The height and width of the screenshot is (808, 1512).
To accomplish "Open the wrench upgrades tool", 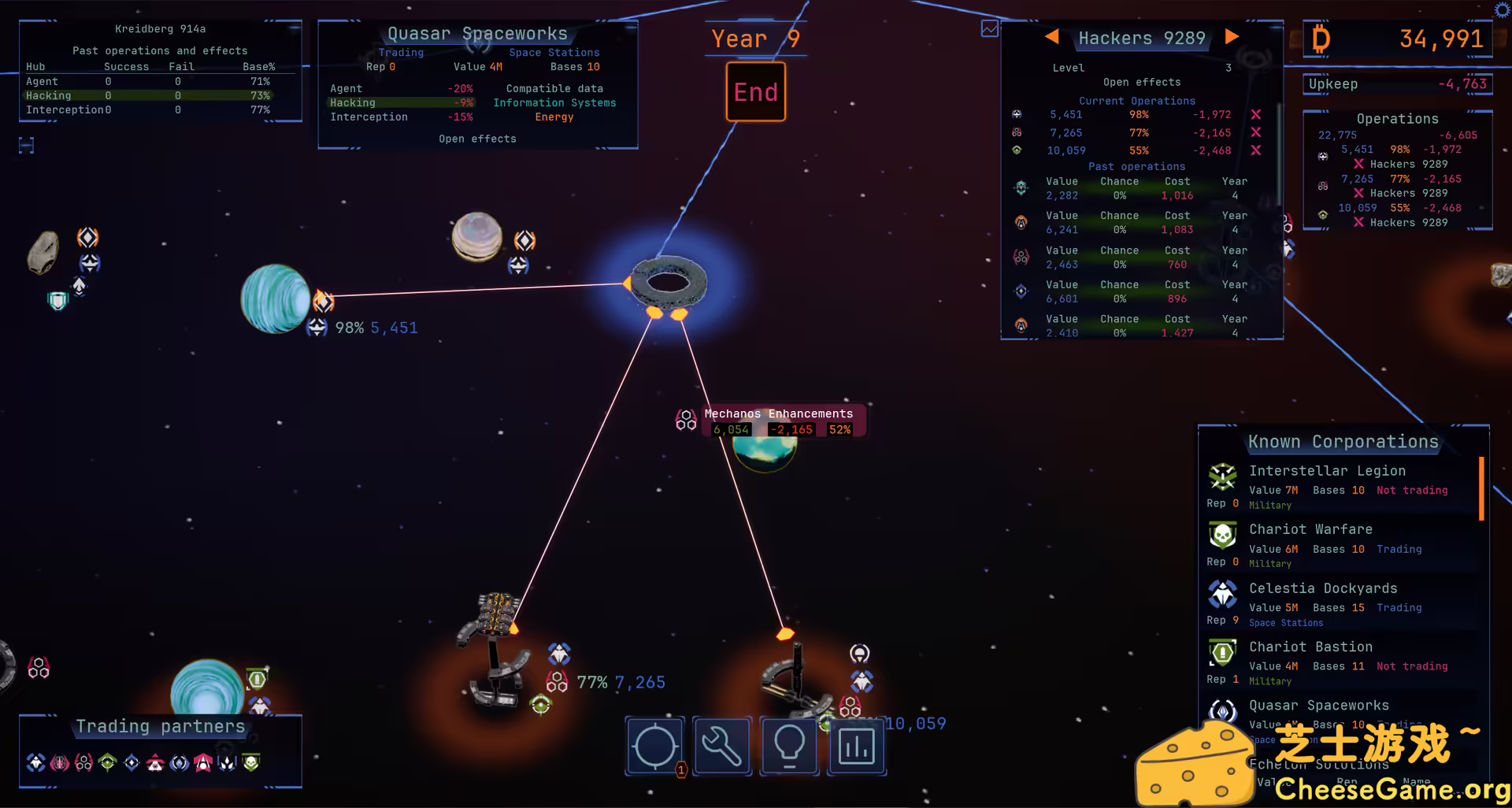I will 722,746.
